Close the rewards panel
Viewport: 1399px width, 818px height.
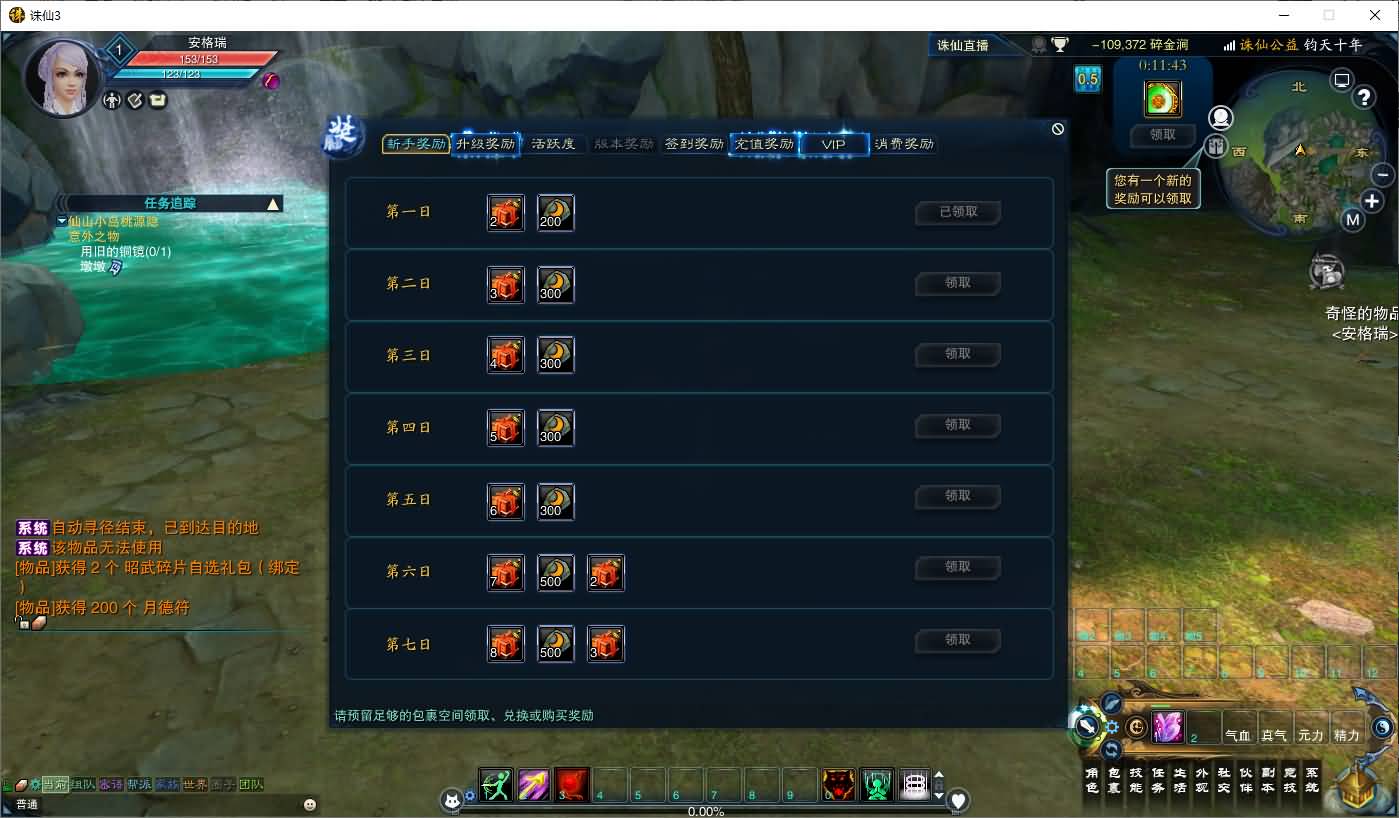pos(1058,129)
